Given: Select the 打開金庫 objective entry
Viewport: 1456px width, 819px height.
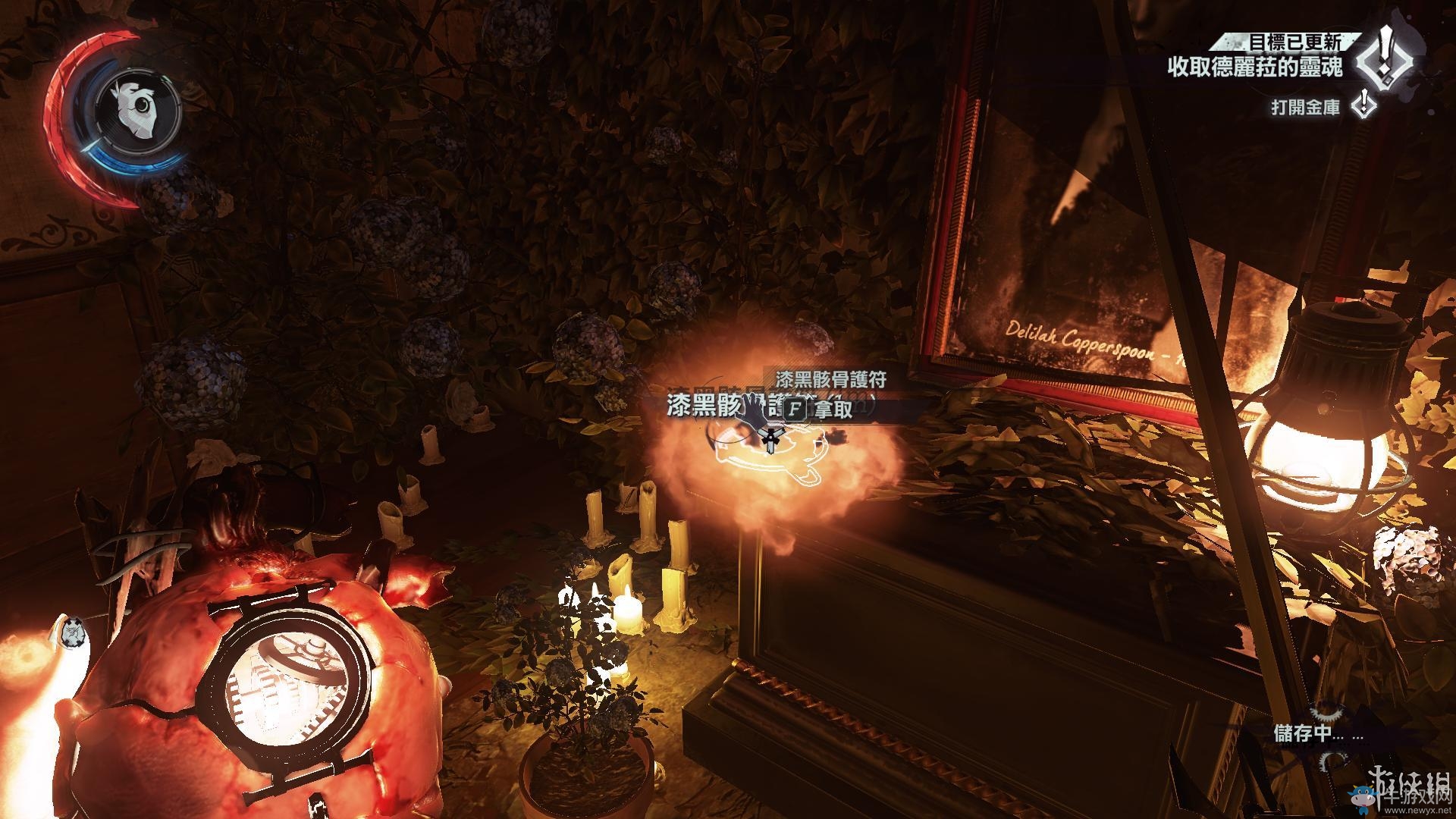Looking at the screenshot, I should 1306,108.
